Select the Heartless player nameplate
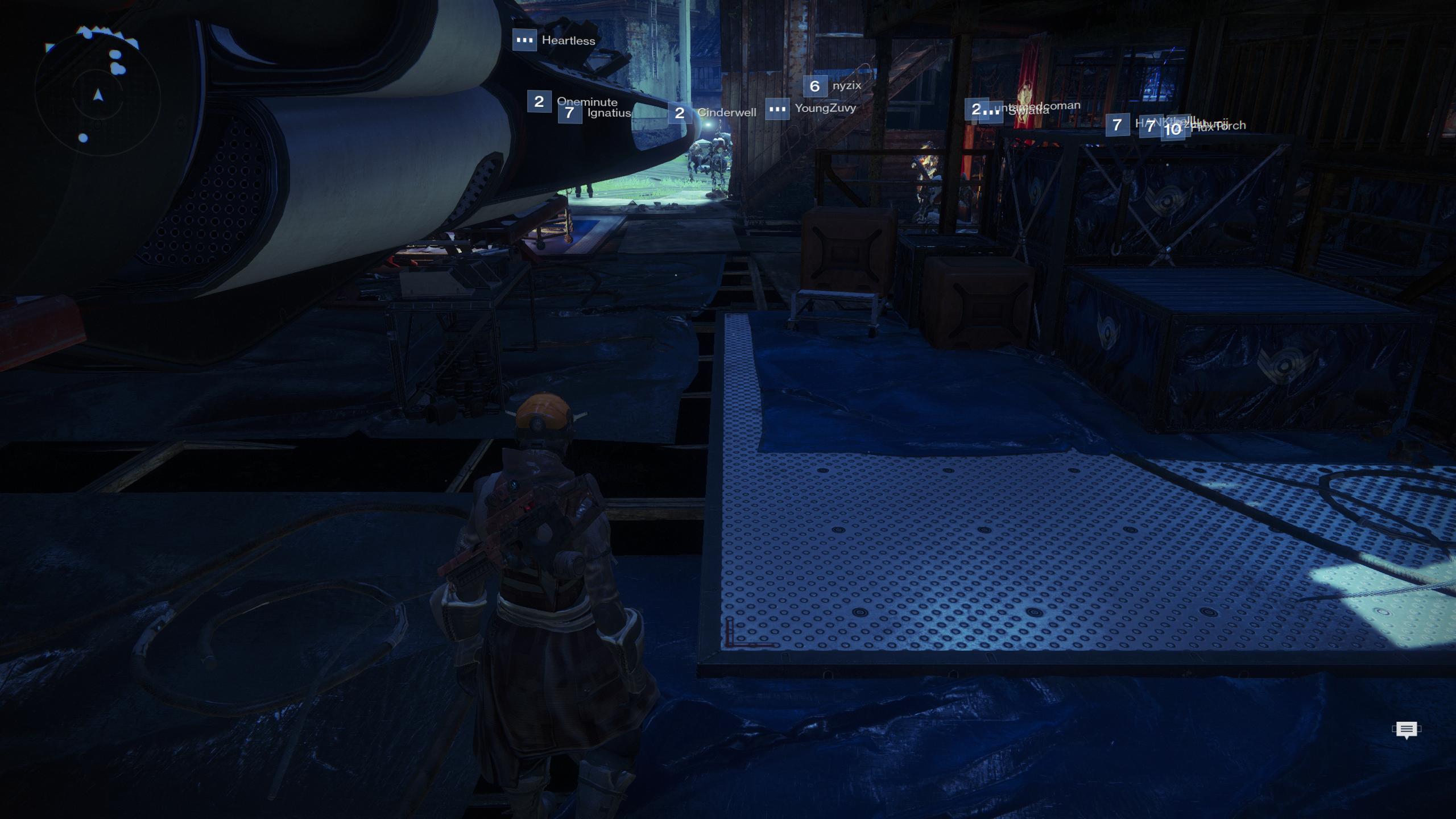 pos(555,40)
